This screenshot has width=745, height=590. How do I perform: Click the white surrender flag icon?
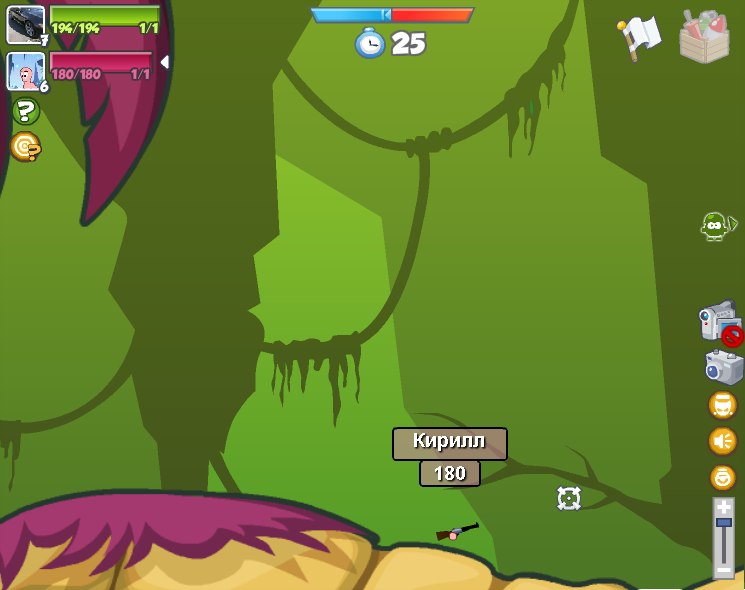[640, 37]
